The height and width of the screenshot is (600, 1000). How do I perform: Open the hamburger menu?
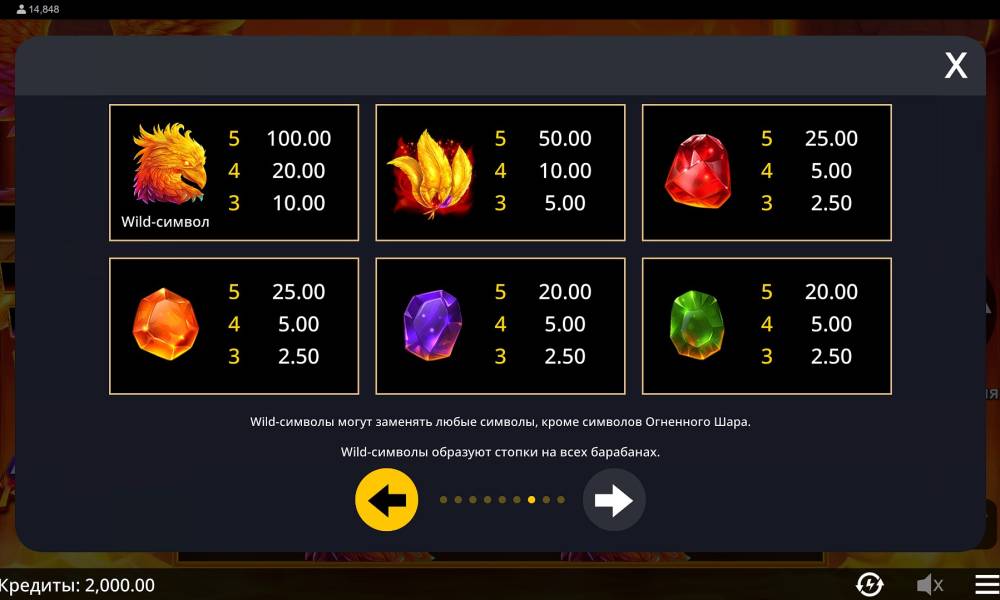pyautogui.click(x=987, y=584)
